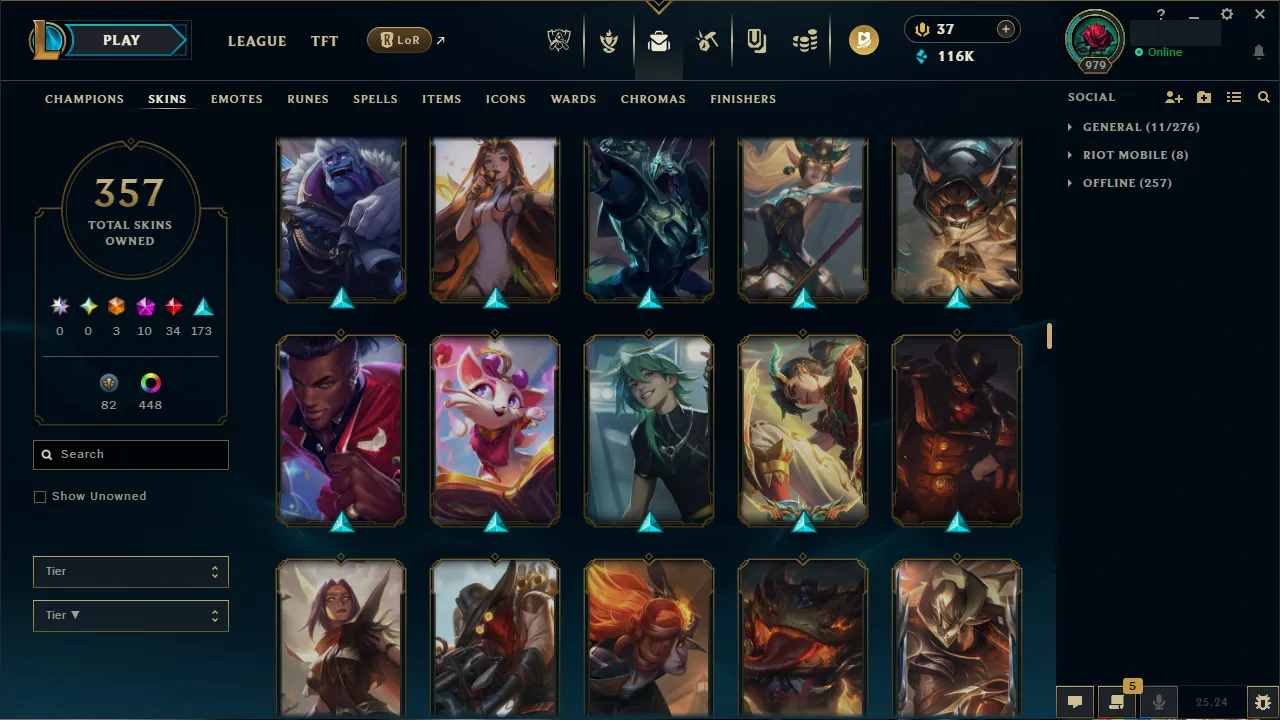Open Hextech crafting with the hammer icon
1280x720 pixels.
[707, 41]
